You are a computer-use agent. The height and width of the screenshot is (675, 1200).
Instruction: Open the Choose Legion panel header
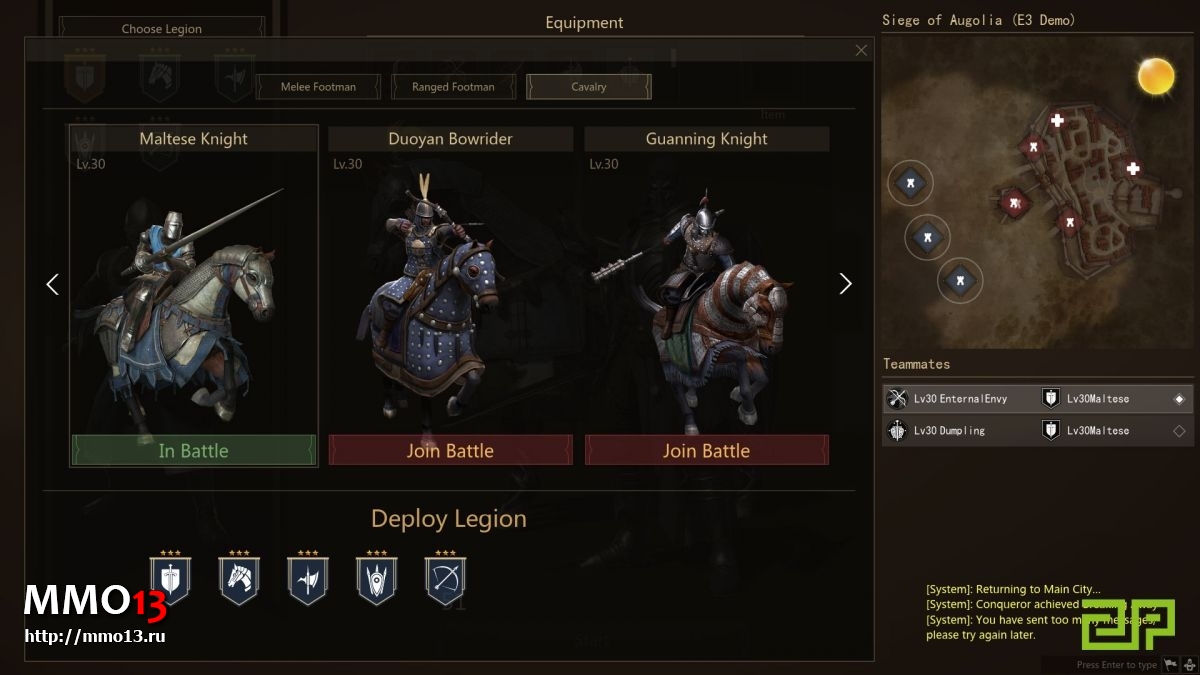[x=162, y=29]
